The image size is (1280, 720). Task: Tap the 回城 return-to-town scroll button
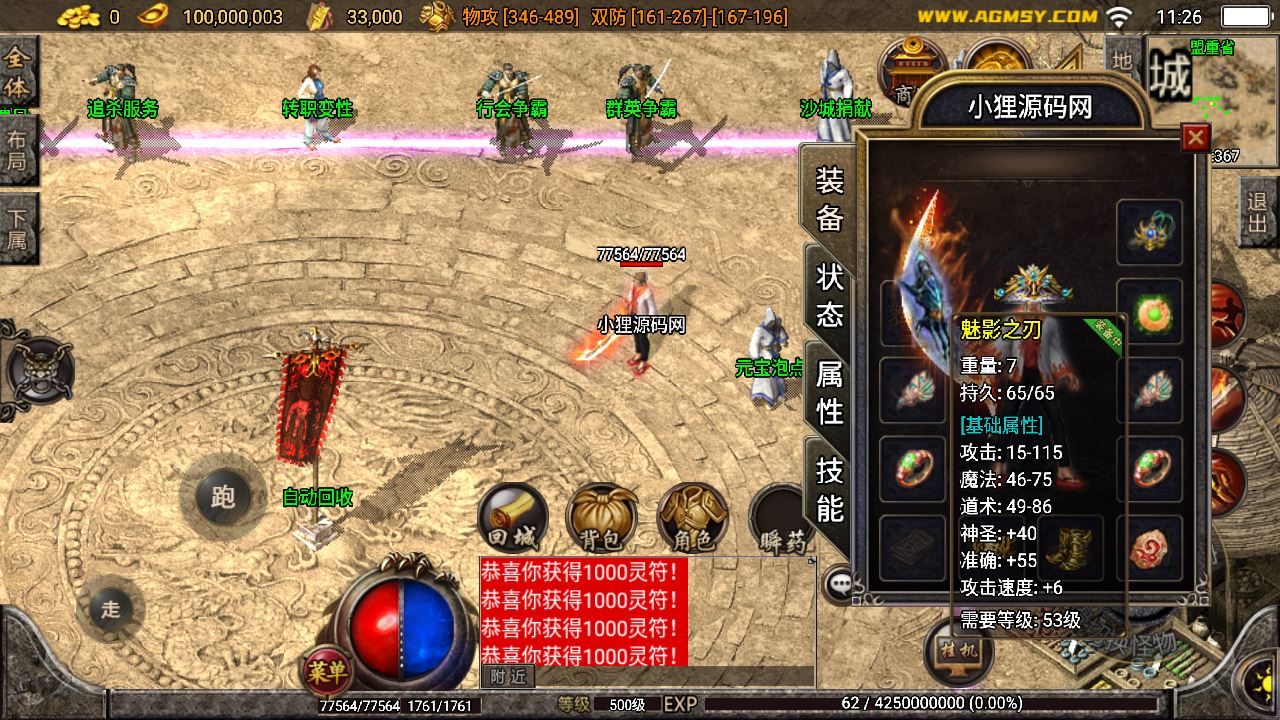(x=513, y=519)
